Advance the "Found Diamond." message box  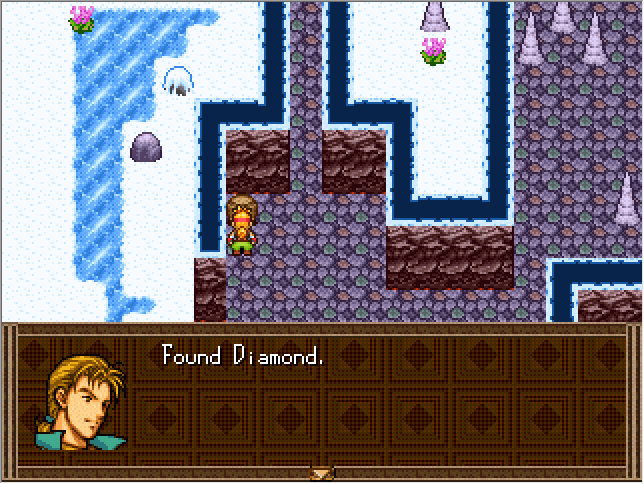pyautogui.click(x=380, y=402)
